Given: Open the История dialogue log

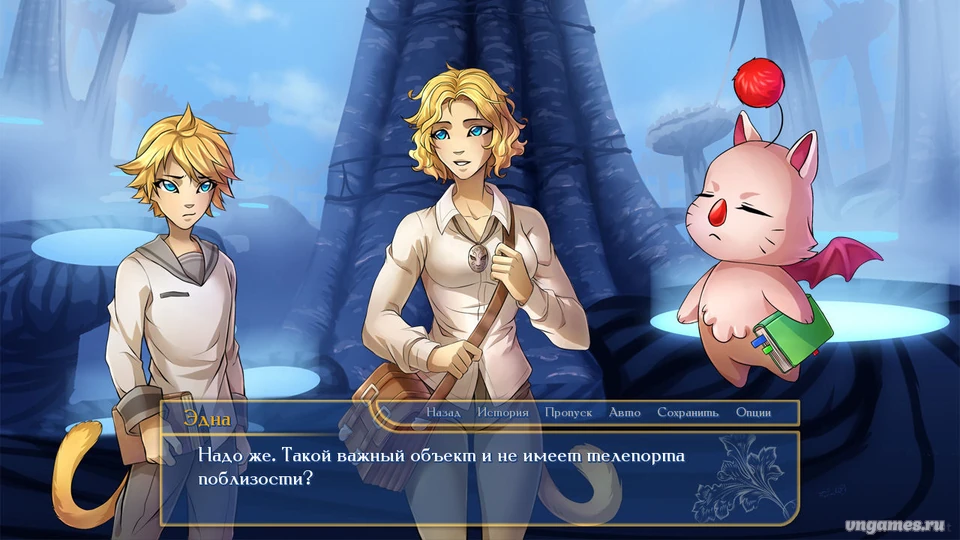Looking at the screenshot, I should pyautogui.click(x=502, y=412).
